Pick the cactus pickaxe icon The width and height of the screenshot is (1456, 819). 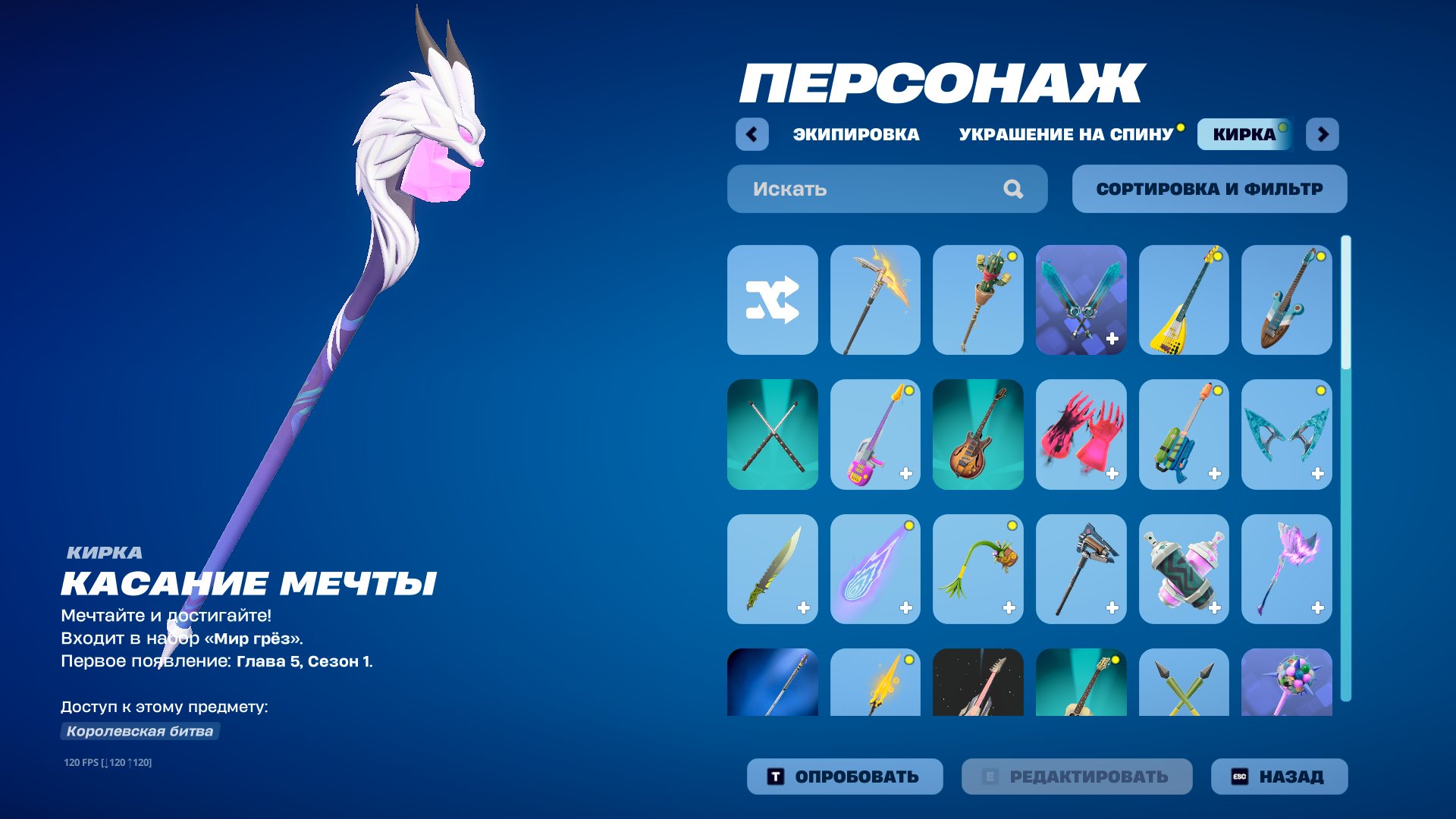pyautogui.click(x=978, y=299)
